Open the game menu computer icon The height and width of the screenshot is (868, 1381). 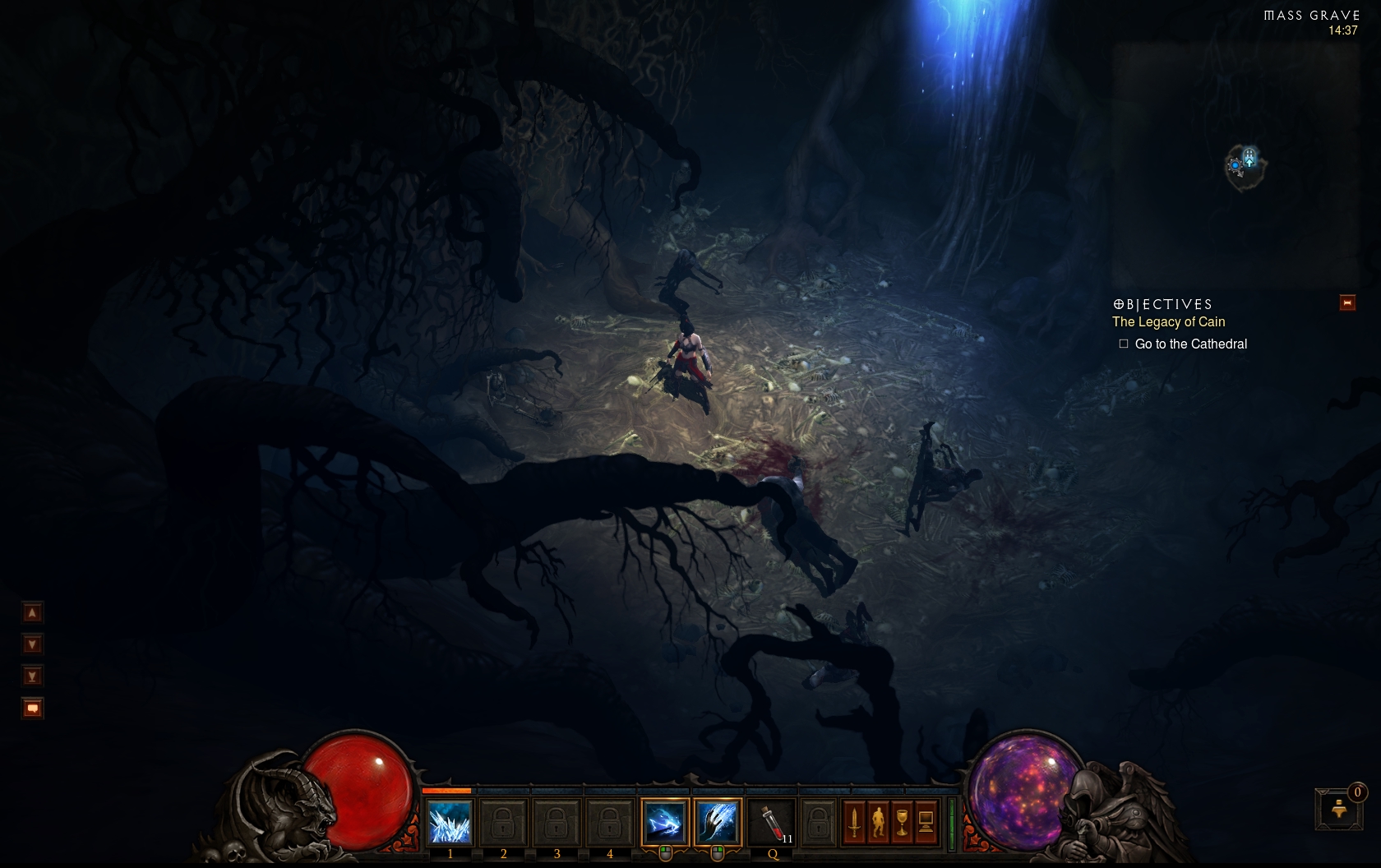pos(926,822)
